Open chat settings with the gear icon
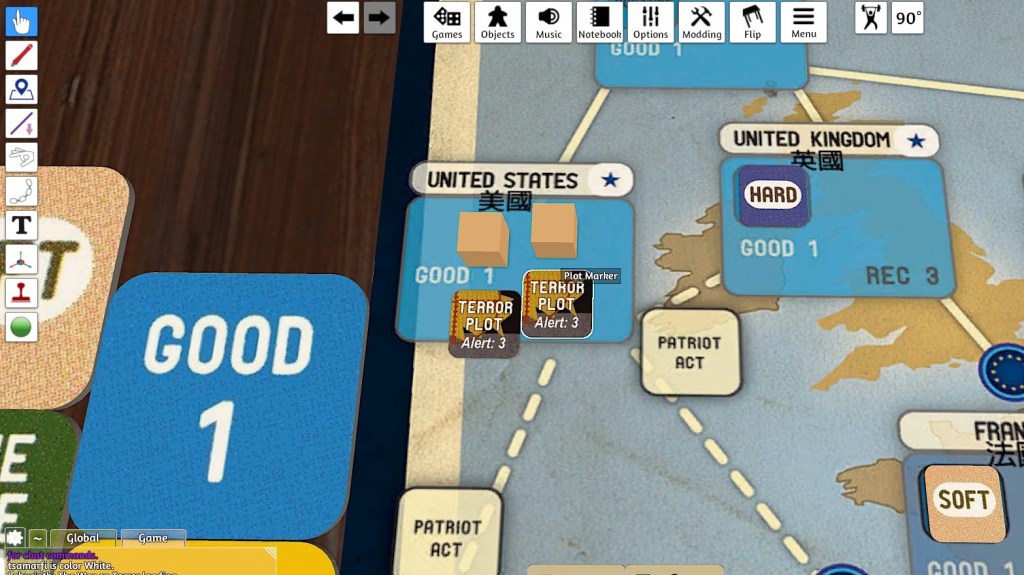This screenshot has width=1024, height=575. point(14,538)
